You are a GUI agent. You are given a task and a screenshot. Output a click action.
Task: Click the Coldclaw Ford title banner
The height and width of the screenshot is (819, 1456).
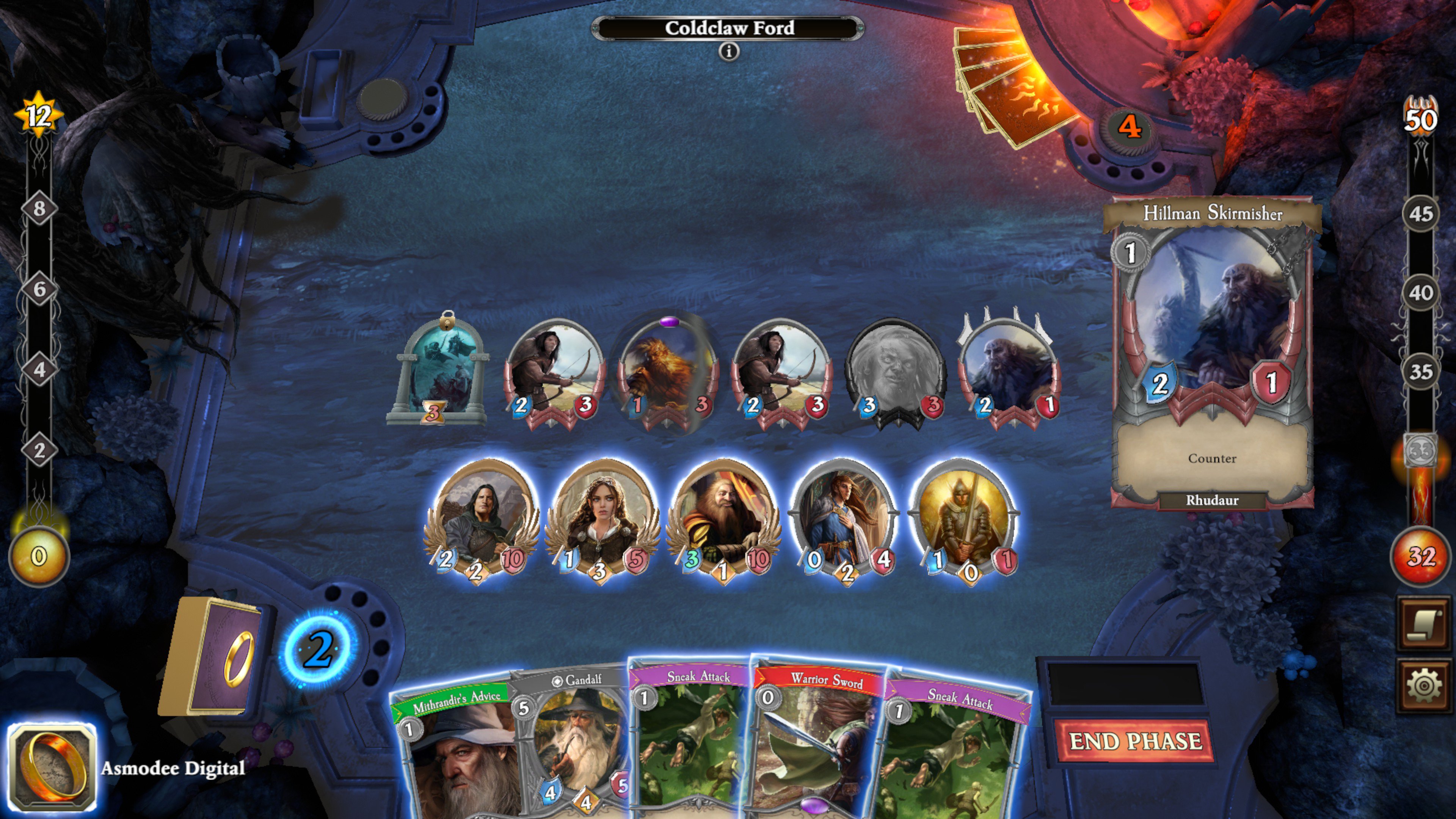(x=730, y=27)
